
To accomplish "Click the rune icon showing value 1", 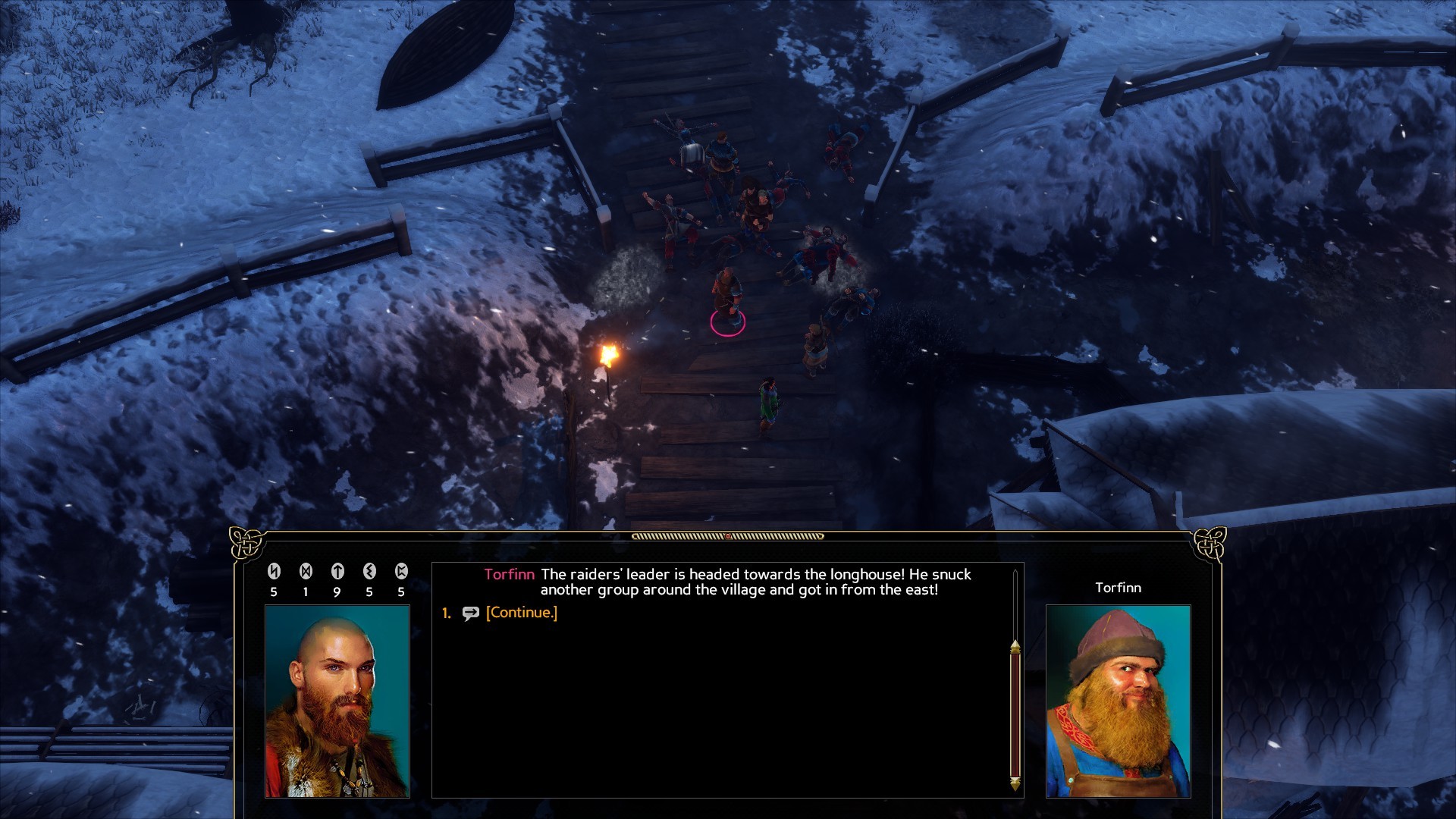I will tap(306, 572).
